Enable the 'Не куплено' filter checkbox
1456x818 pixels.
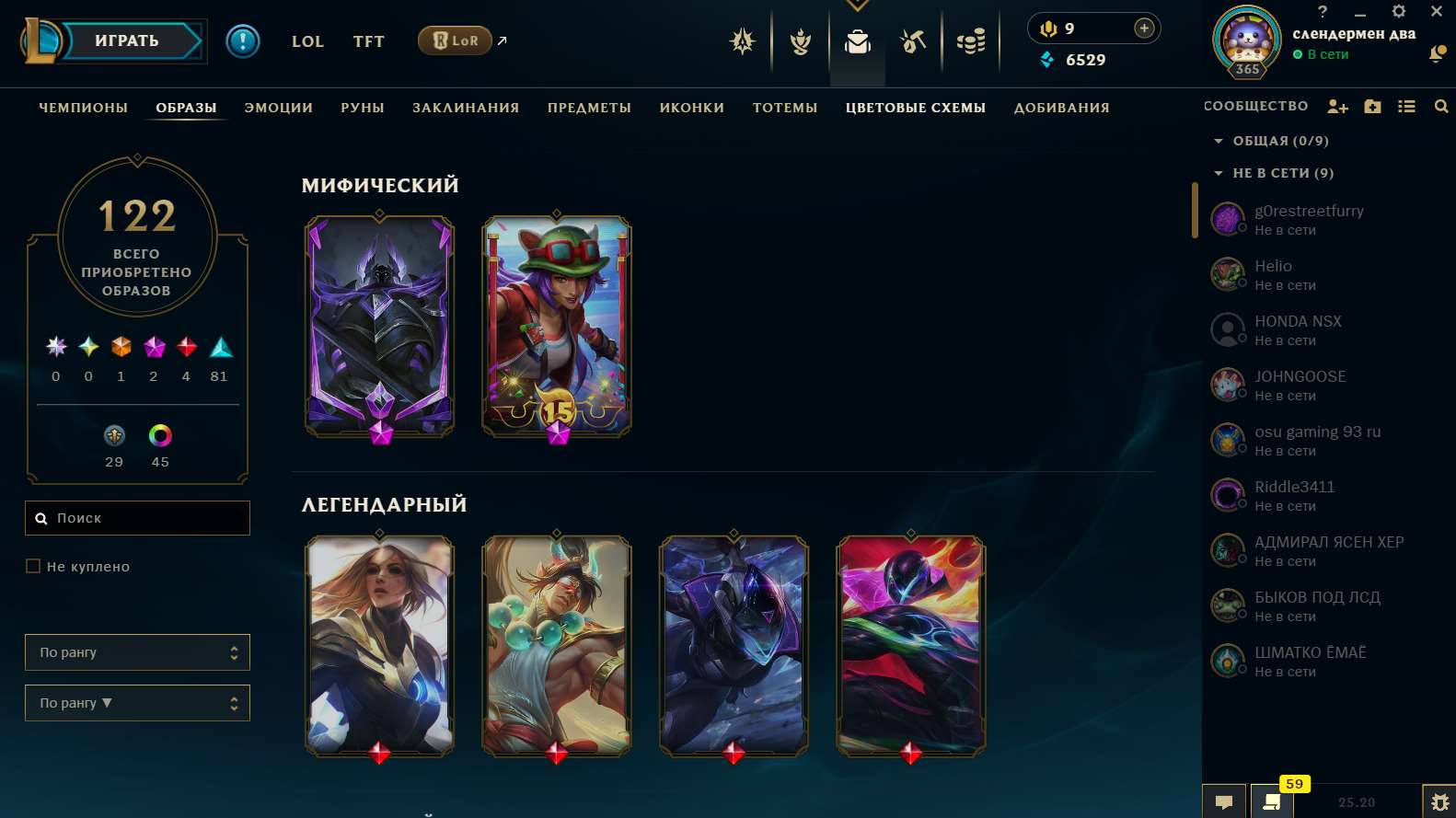coord(33,566)
